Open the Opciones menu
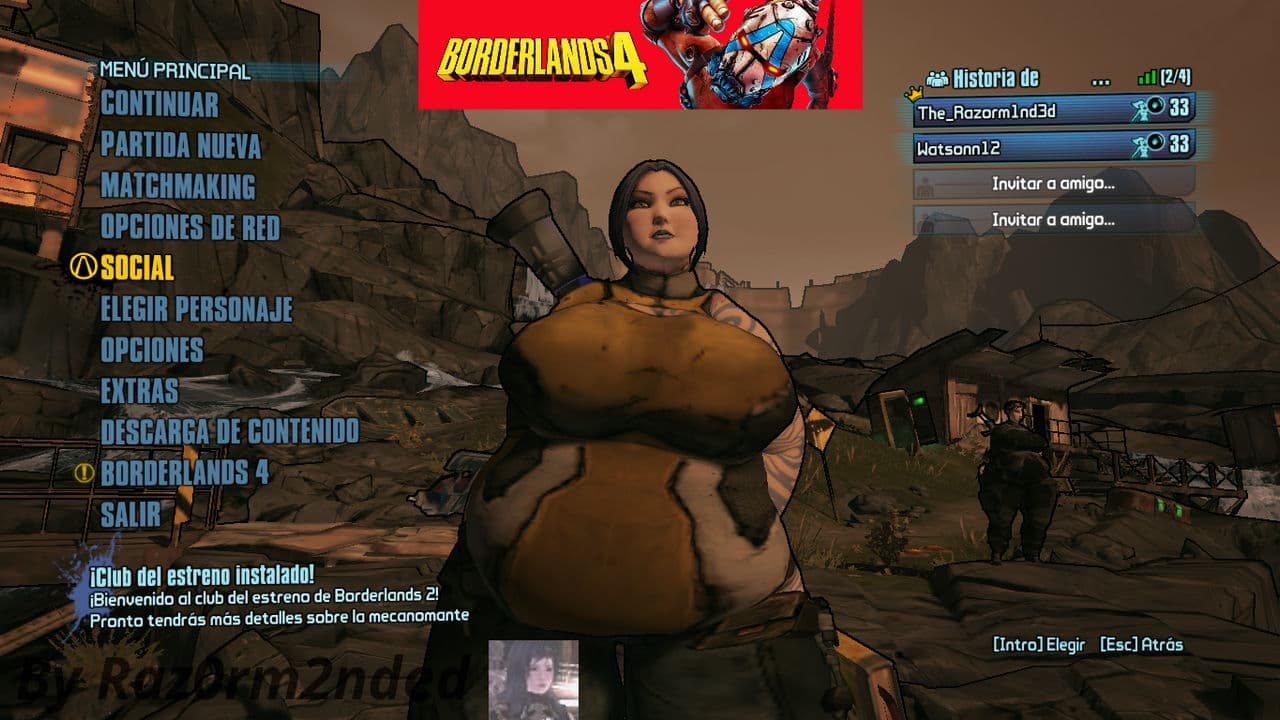The height and width of the screenshot is (720, 1280). (151, 350)
